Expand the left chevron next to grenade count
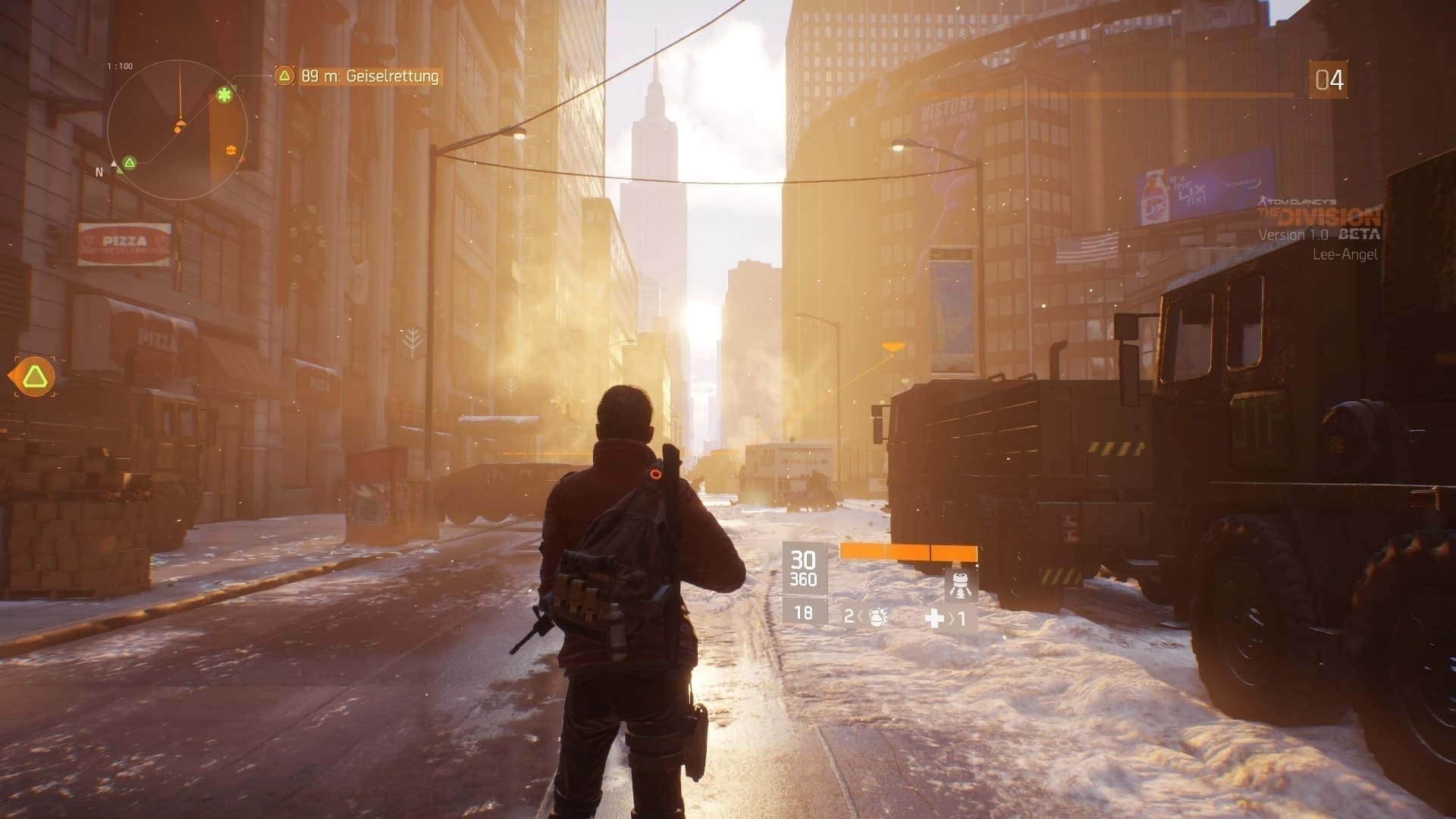This screenshot has height=819, width=1456. coord(860,616)
